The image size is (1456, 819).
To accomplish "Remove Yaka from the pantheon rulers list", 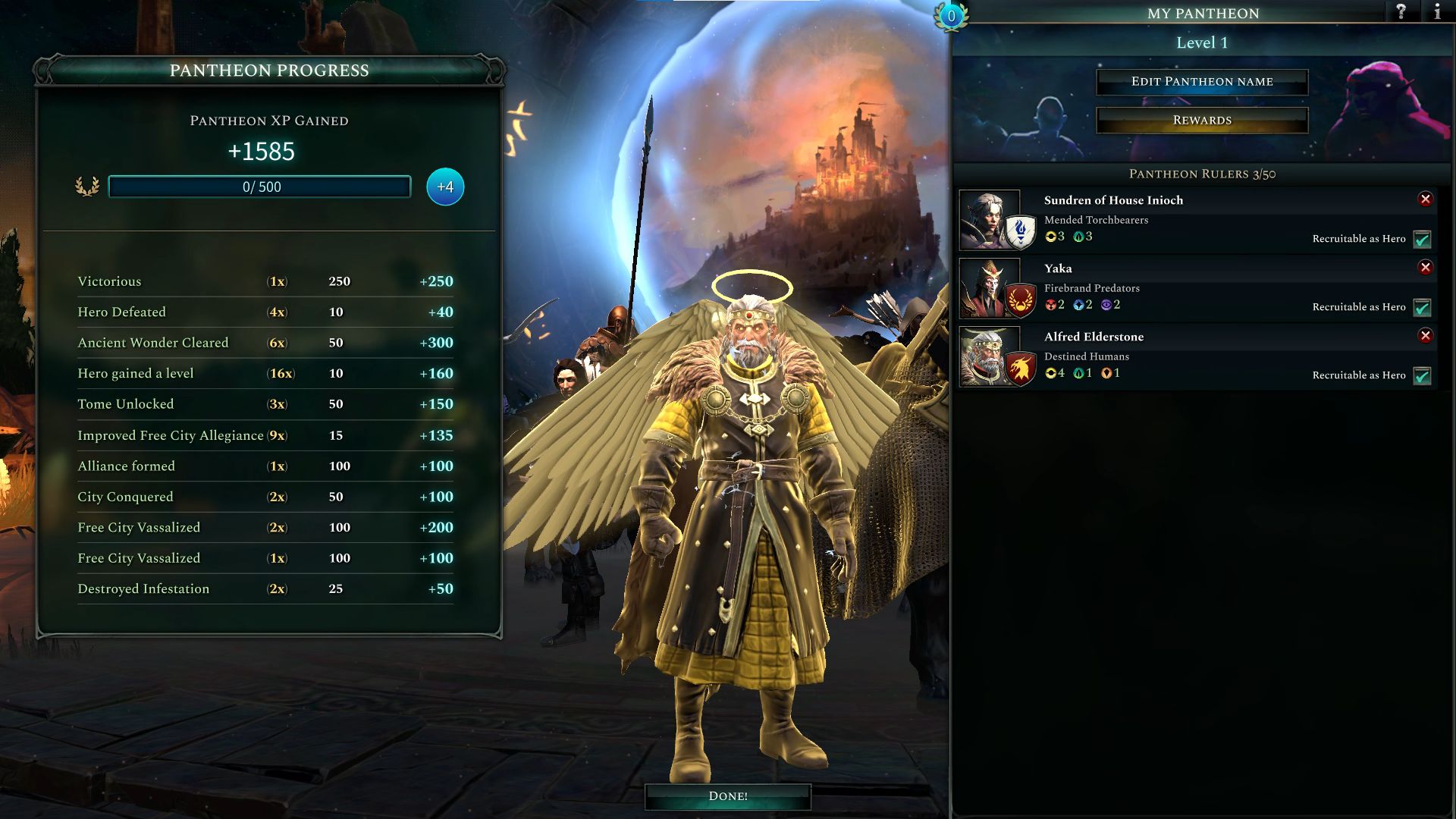I will pos(1427,268).
